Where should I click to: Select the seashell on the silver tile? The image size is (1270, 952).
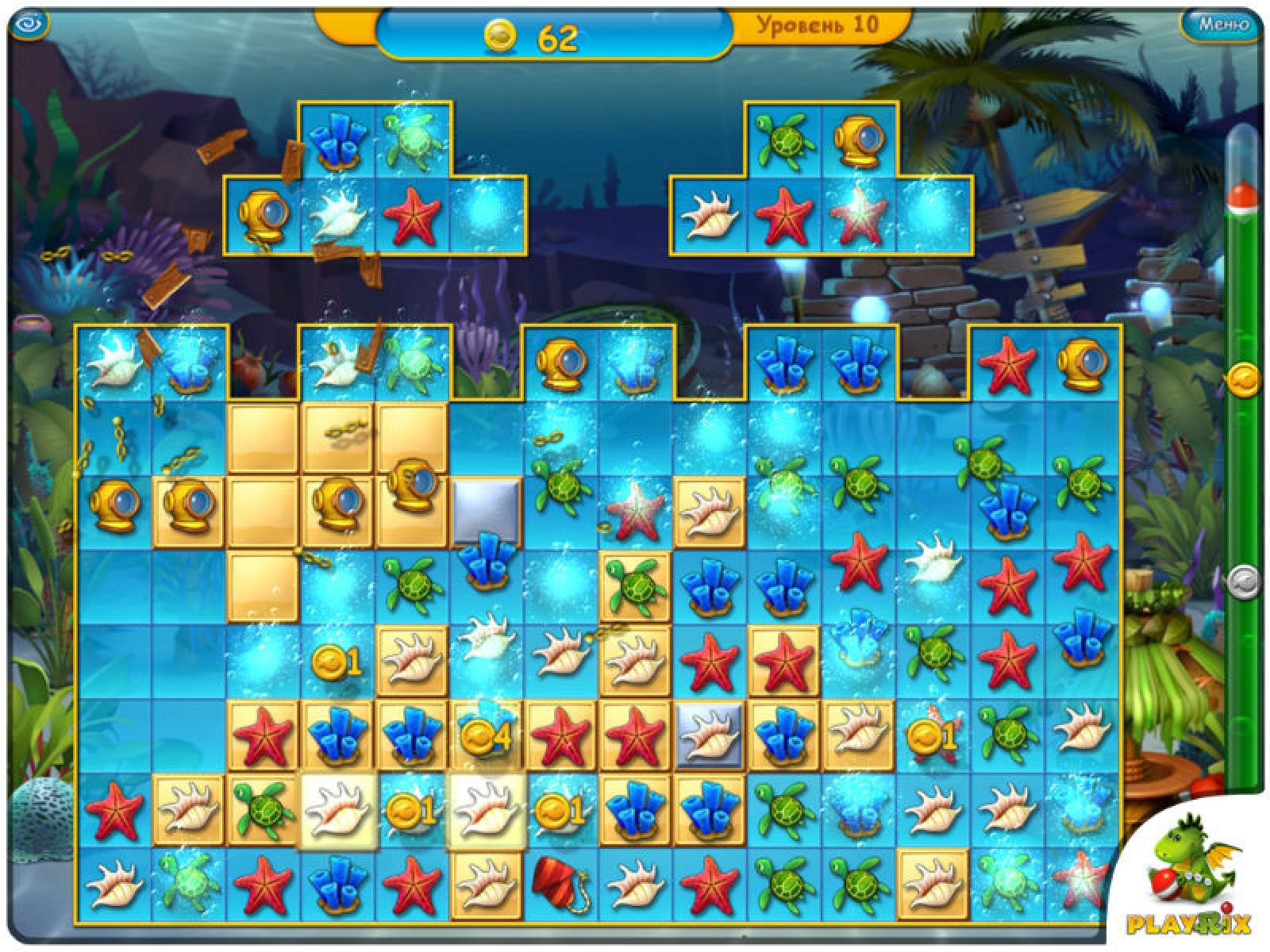(x=708, y=735)
